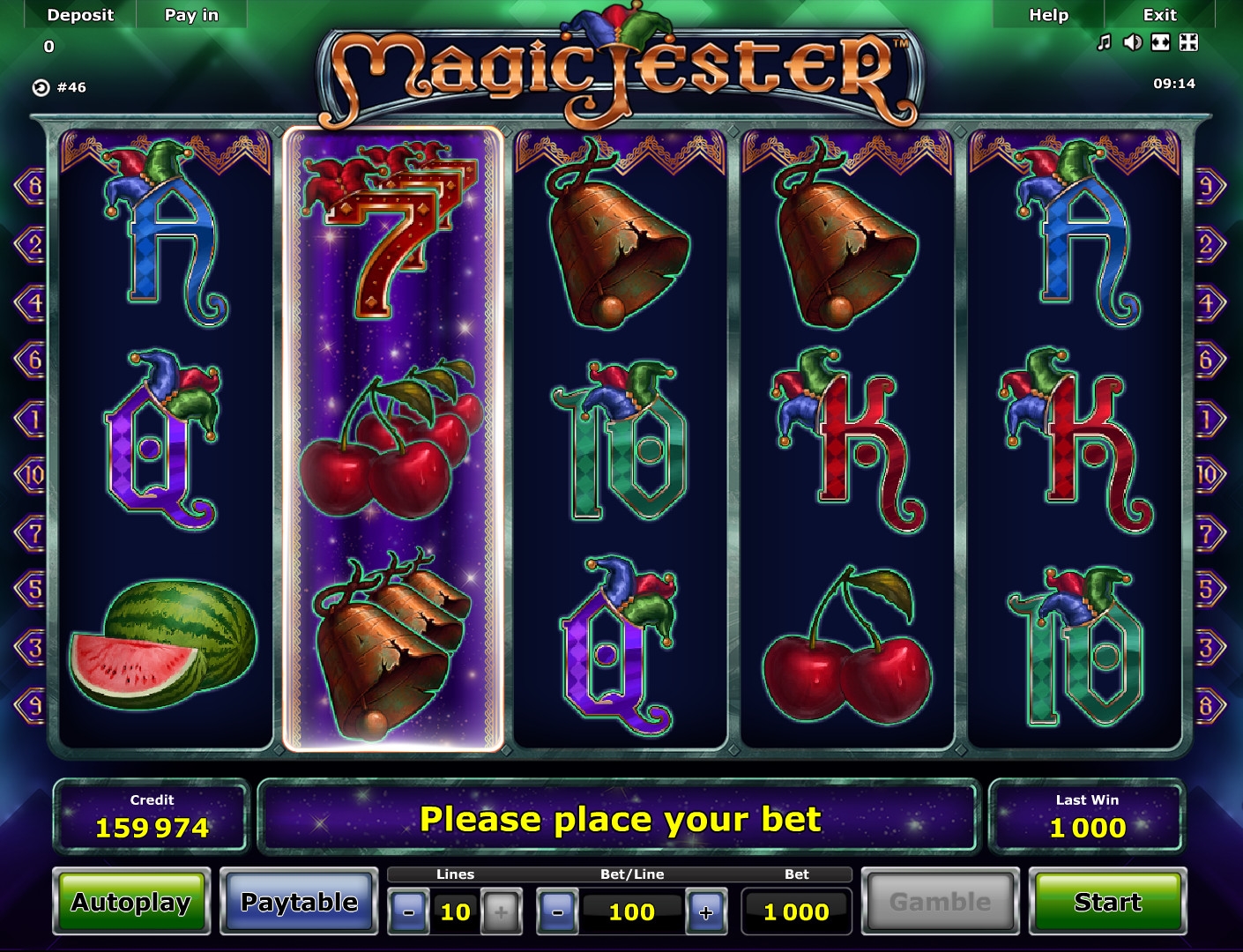Toggle the fullscreen arrows icon
The image size is (1243, 952).
pyautogui.click(x=1188, y=42)
